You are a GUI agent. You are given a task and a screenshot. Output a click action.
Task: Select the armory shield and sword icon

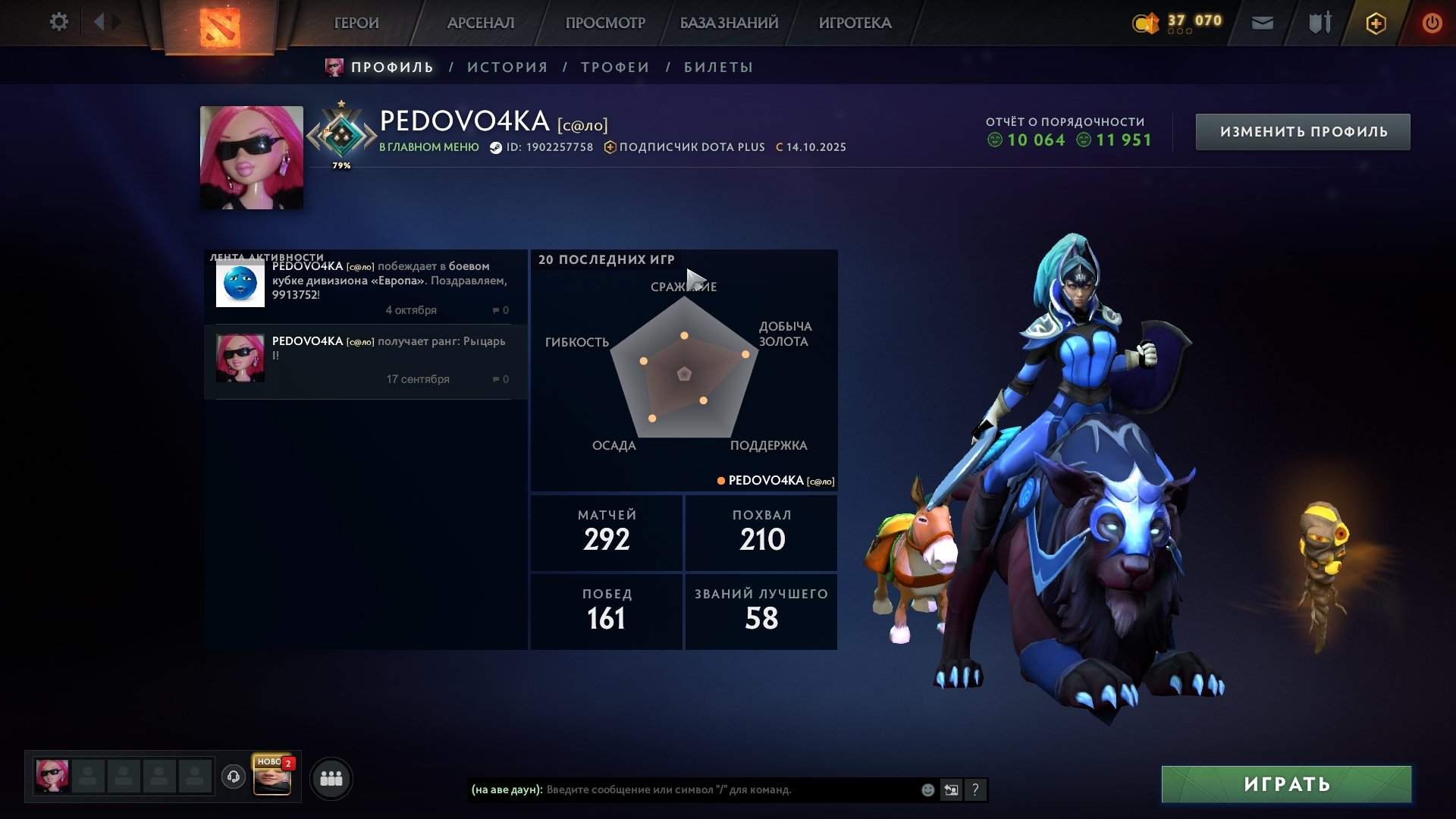pos(1319,23)
